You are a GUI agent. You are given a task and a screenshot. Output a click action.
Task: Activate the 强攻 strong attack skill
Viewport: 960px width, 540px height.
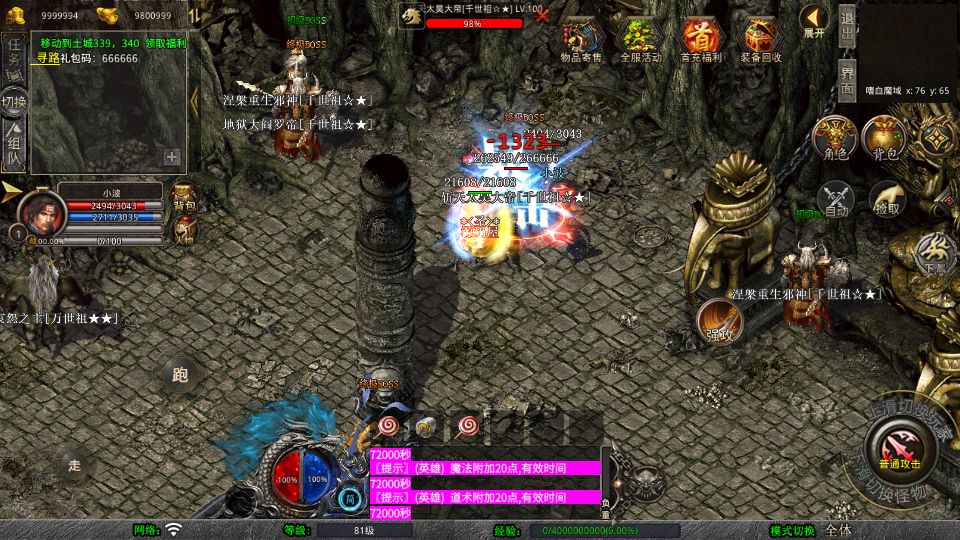719,321
